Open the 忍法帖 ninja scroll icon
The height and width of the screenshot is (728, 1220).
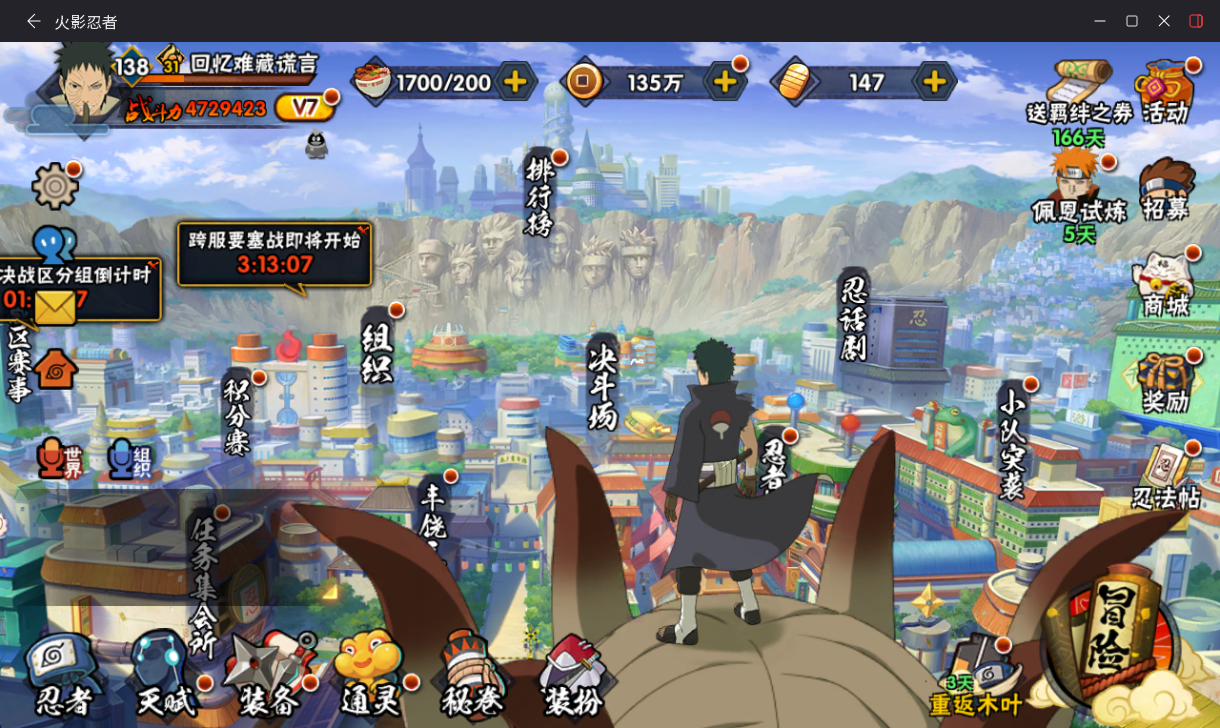[x=1166, y=475]
